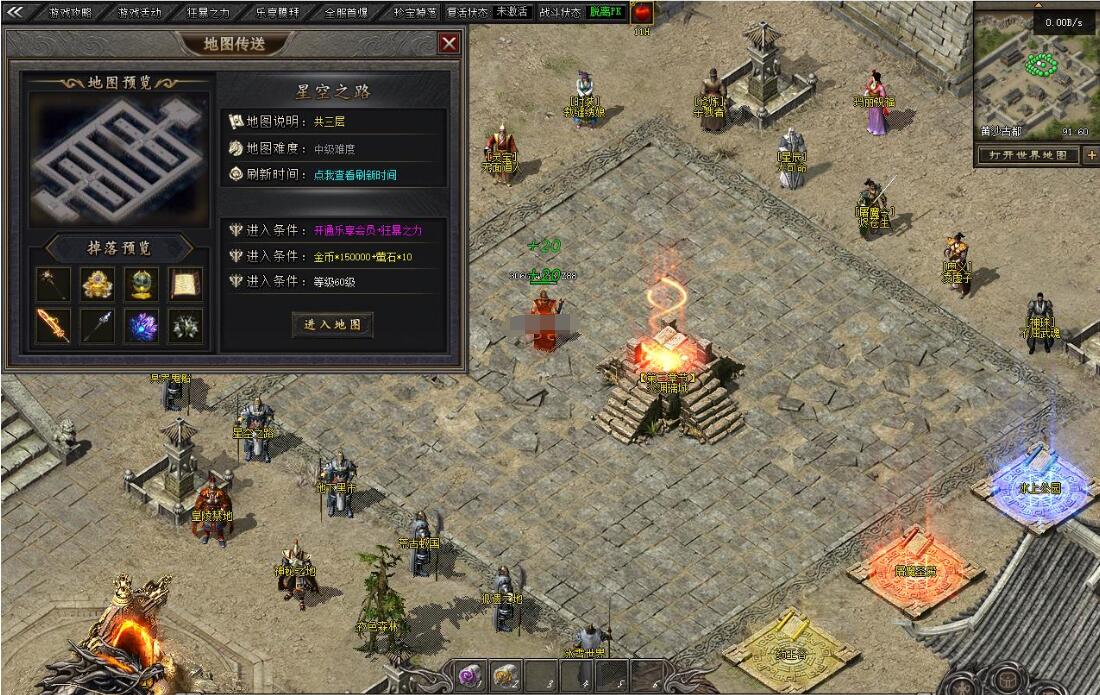Open the 全服首爆 menu entry
The image size is (1100, 695).
[346, 13]
